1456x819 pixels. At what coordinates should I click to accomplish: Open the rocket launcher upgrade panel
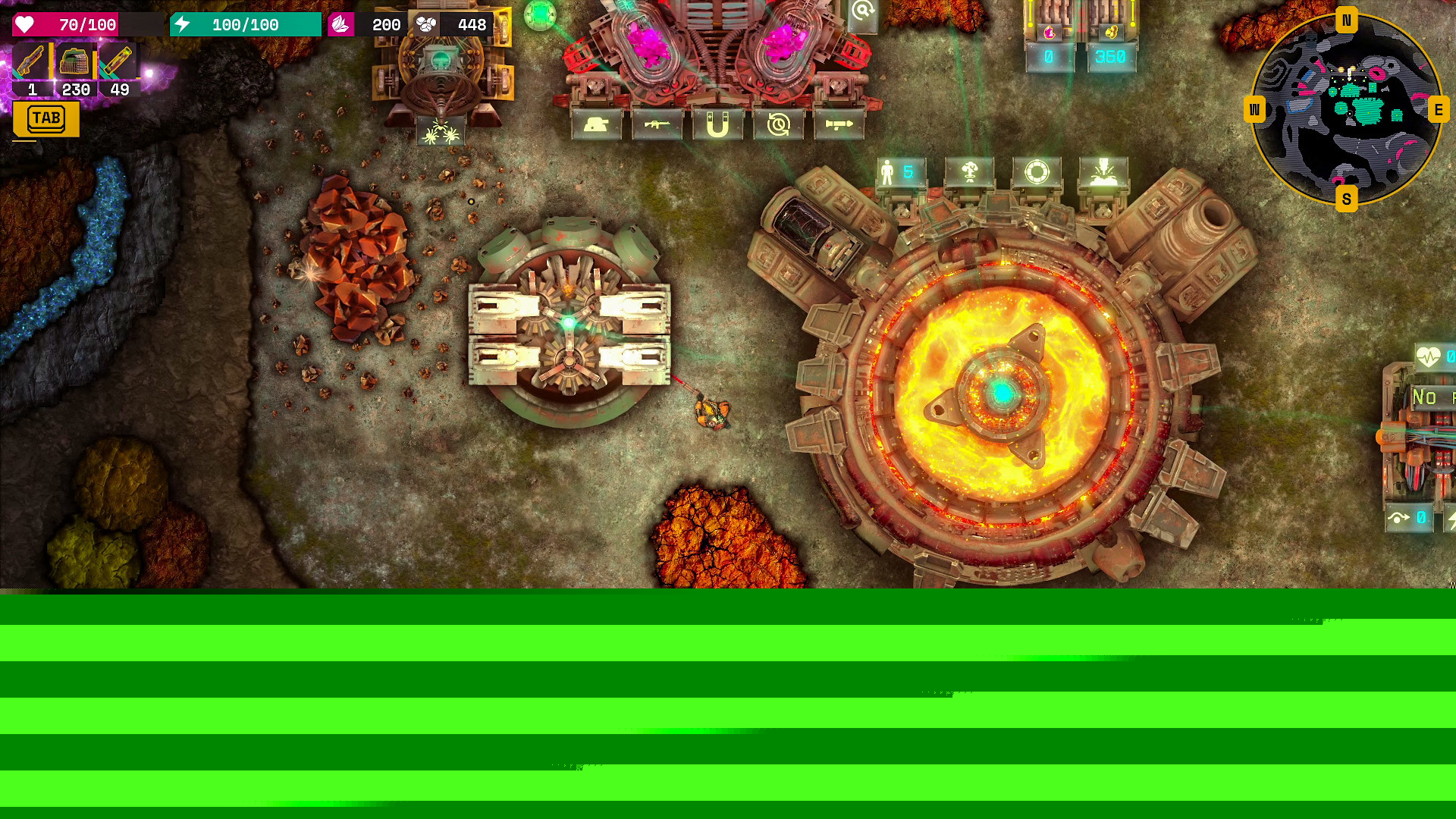coord(839,125)
